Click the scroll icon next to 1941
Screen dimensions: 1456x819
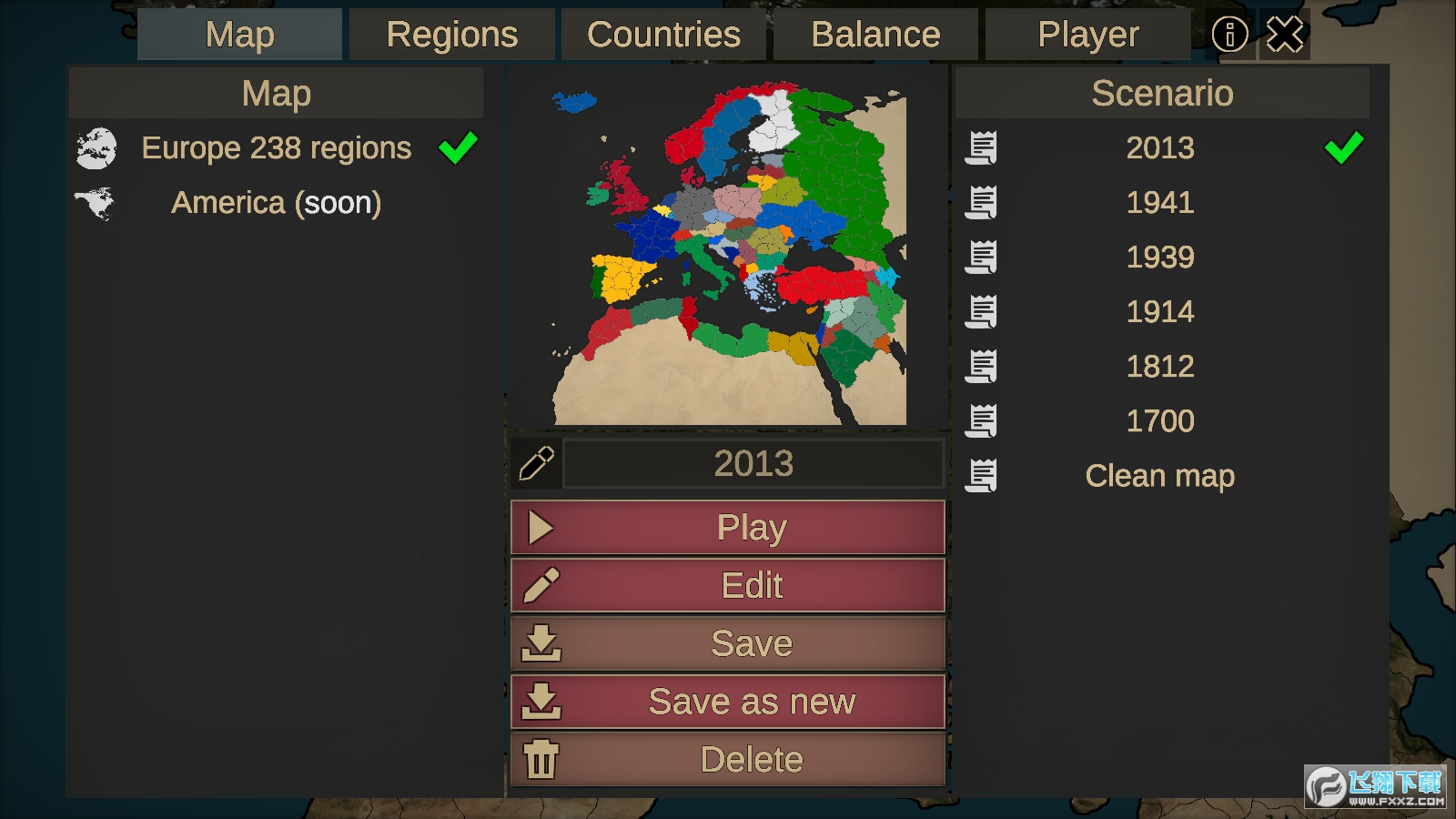point(984,202)
